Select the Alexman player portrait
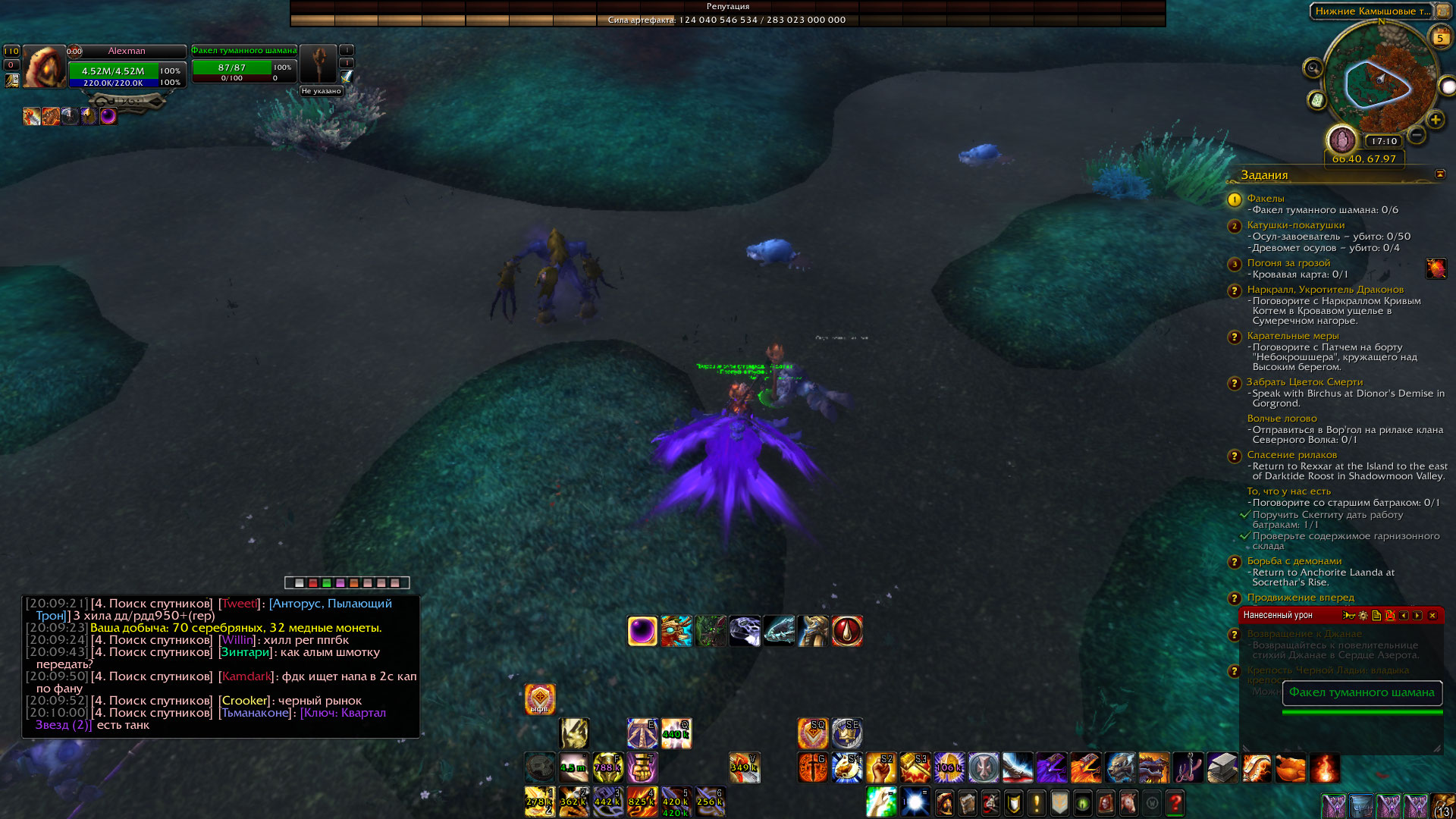Image resolution: width=1456 pixels, height=819 pixels. pos(44,67)
